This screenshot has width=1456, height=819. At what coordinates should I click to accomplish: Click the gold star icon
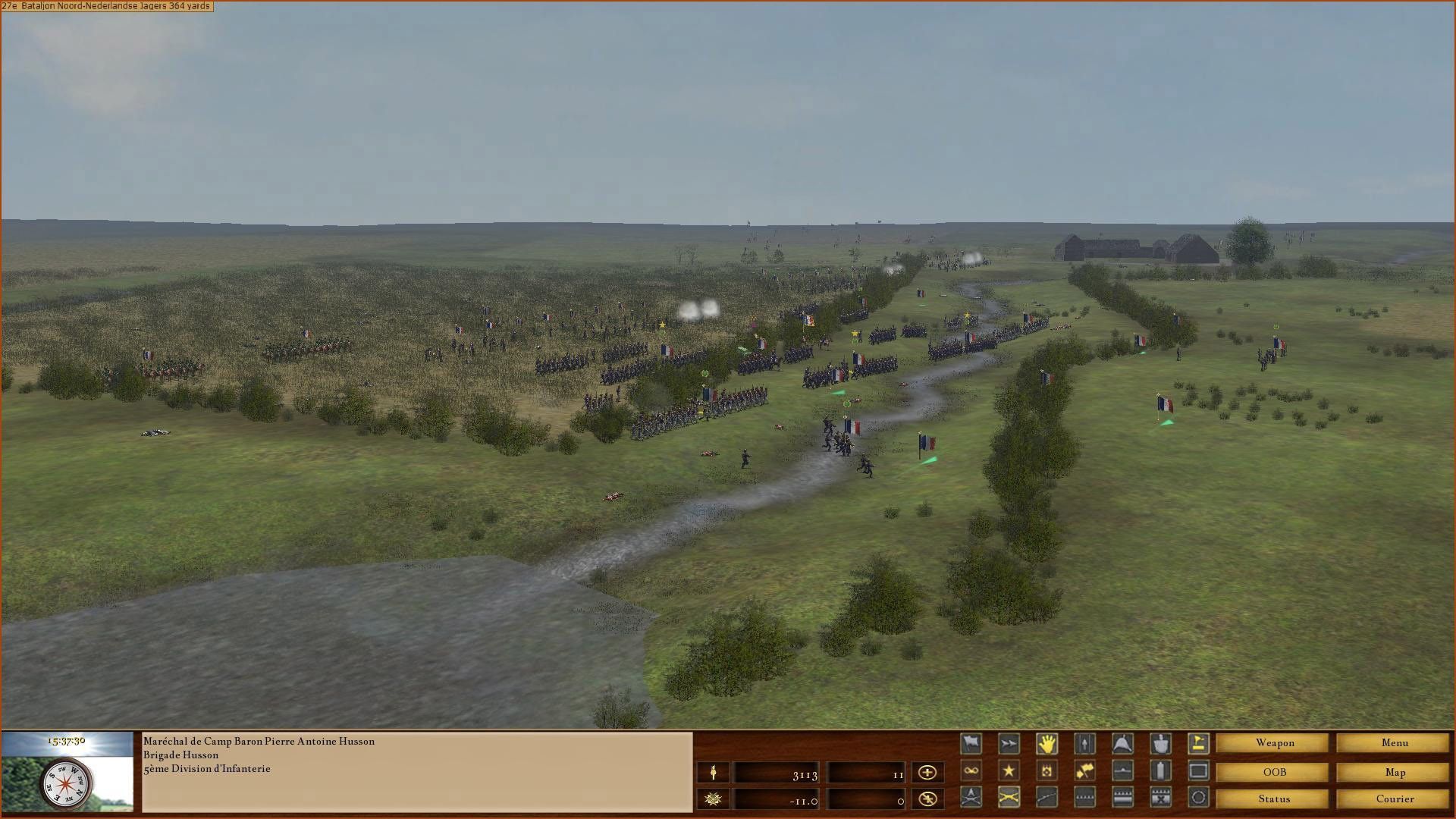[x=1009, y=771]
